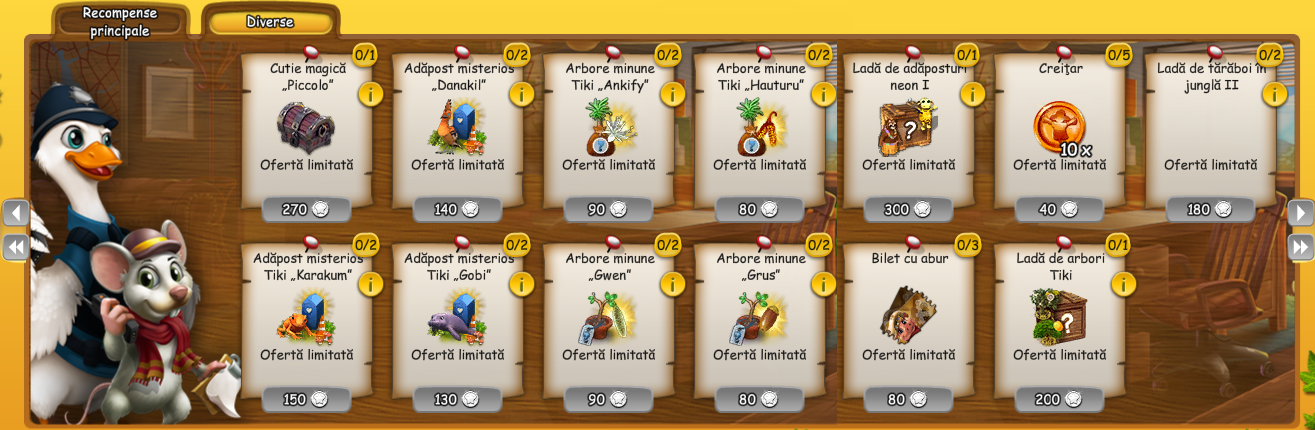Viewport: 1315px width, 430px height.
Task: Buy Ladă de adăposturi neon I for 300
Action: click(x=910, y=209)
